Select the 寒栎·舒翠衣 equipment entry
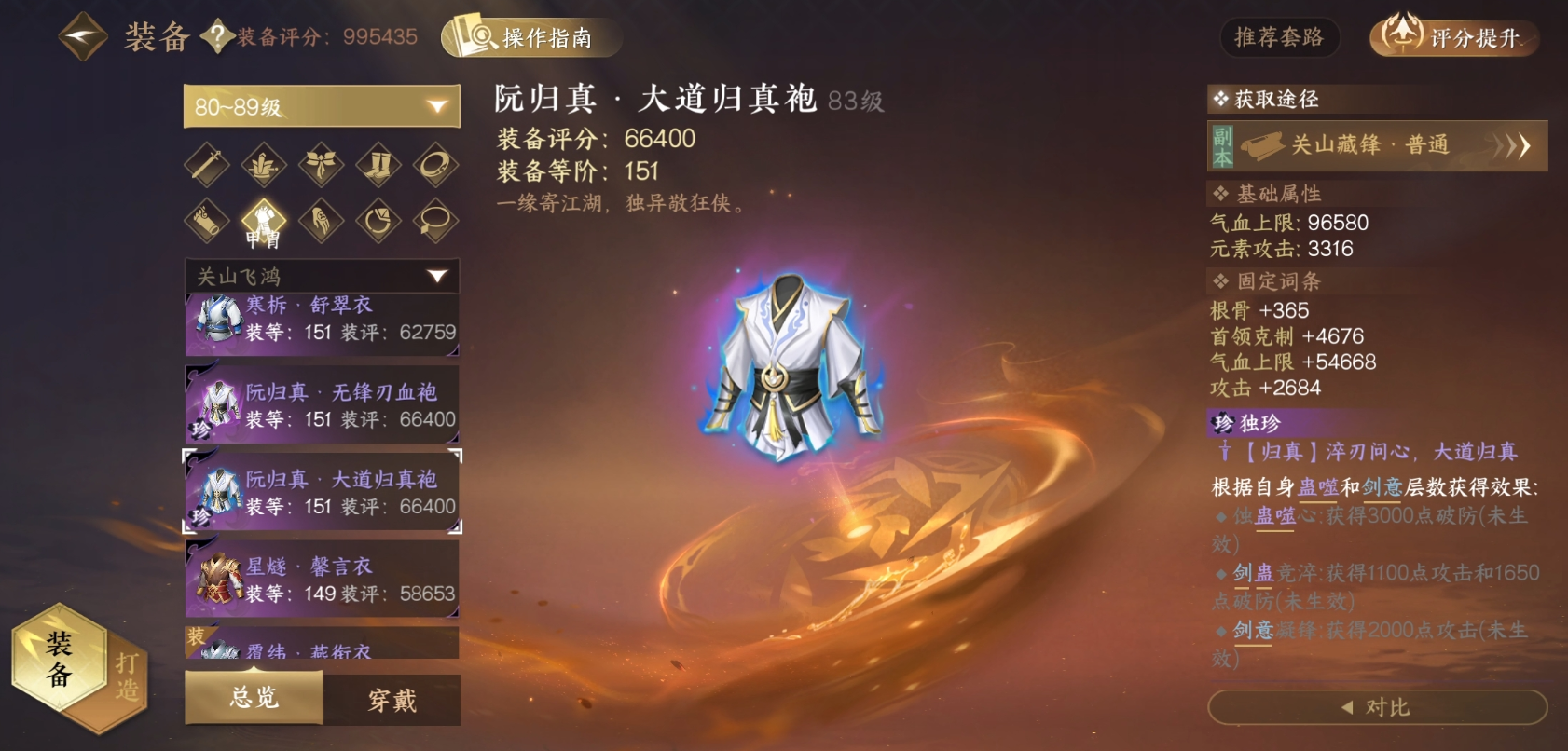 [323, 325]
